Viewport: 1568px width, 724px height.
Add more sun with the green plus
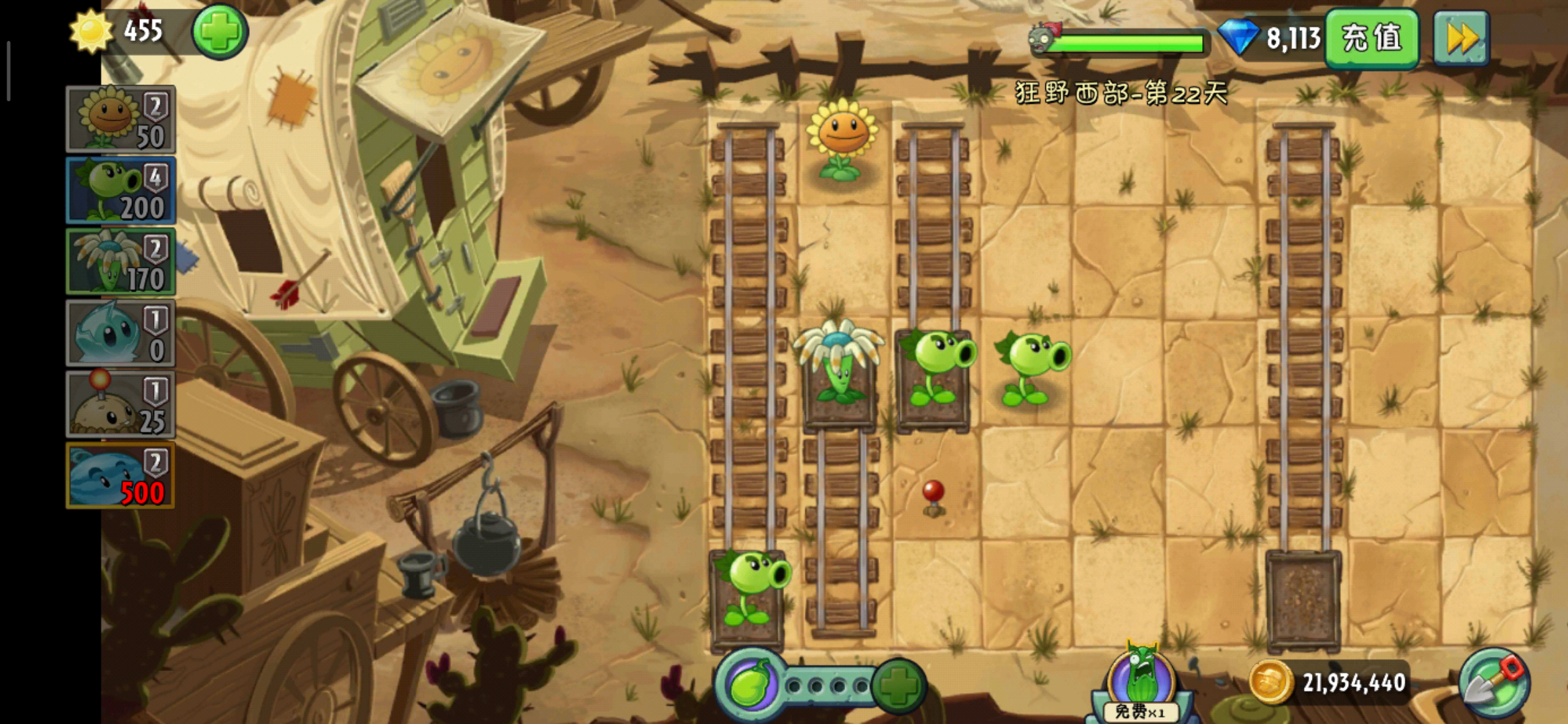tap(220, 32)
